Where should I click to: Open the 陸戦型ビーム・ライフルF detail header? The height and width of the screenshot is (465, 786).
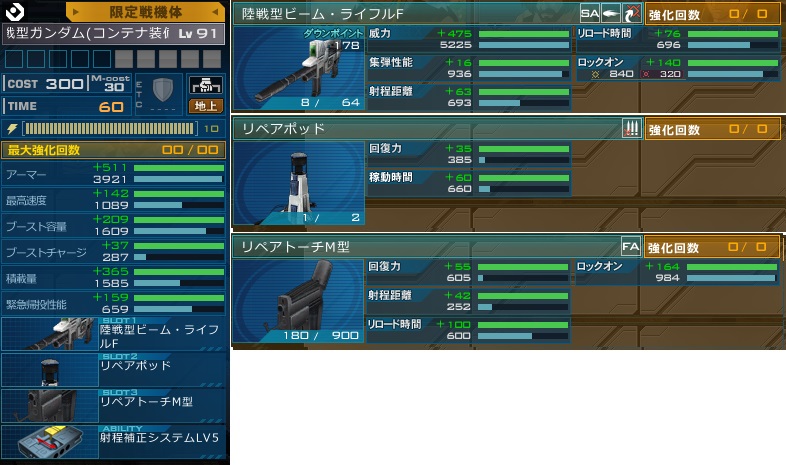405,14
